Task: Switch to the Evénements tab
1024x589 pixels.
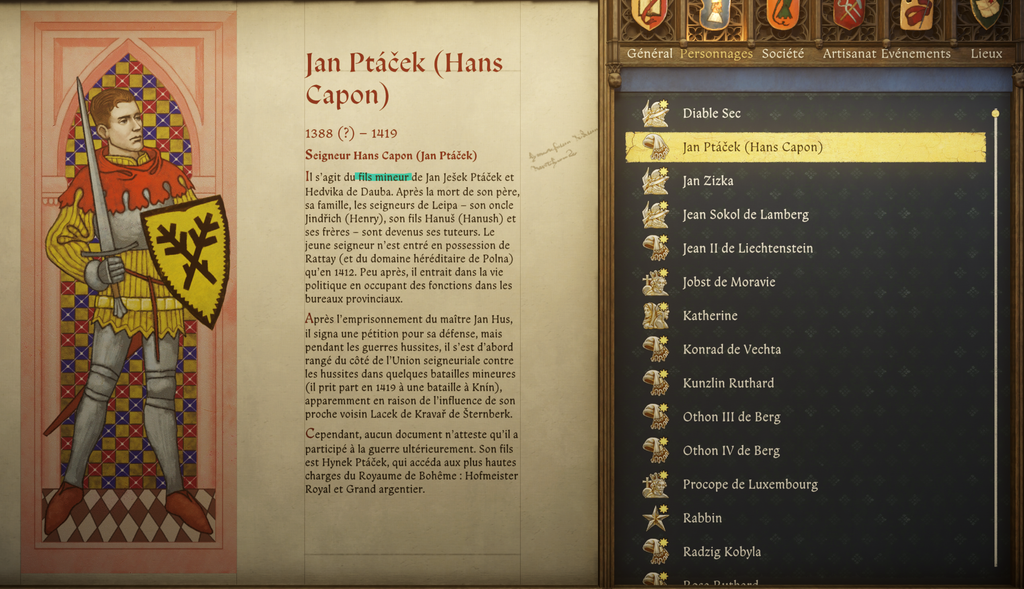Action: click(916, 54)
